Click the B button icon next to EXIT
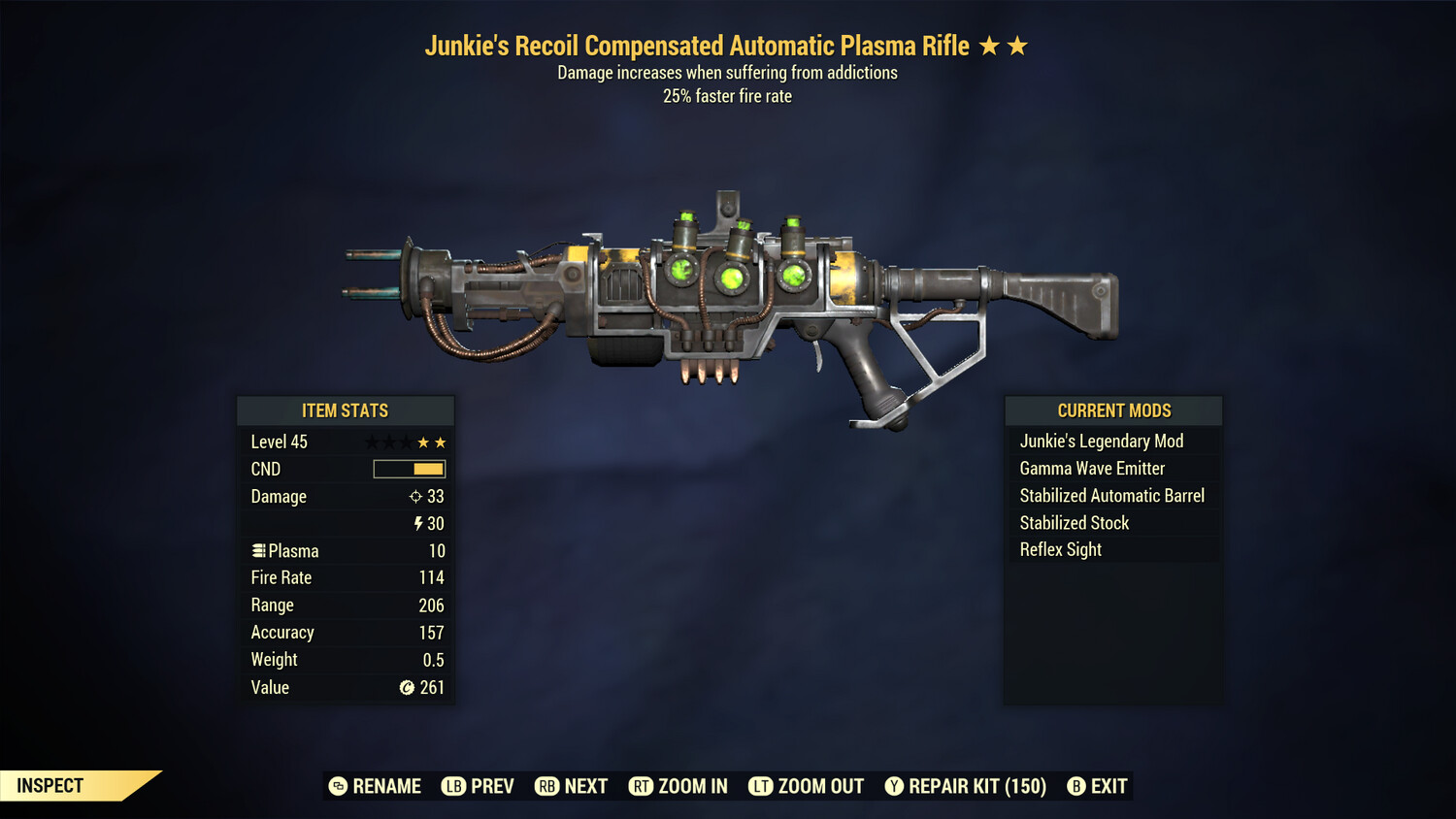The image size is (1456, 819). 1075,786
